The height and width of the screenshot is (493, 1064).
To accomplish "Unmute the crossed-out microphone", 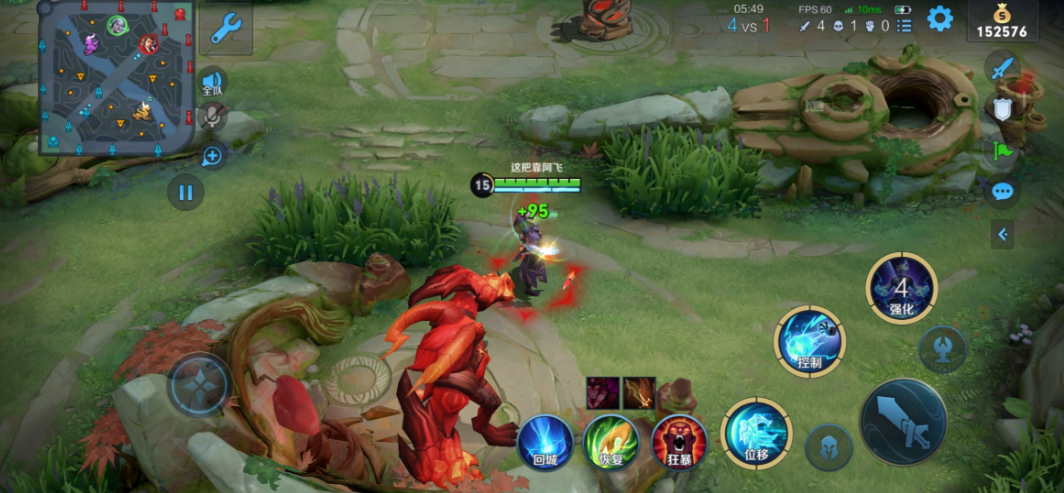I will click(x=212, y=119).
